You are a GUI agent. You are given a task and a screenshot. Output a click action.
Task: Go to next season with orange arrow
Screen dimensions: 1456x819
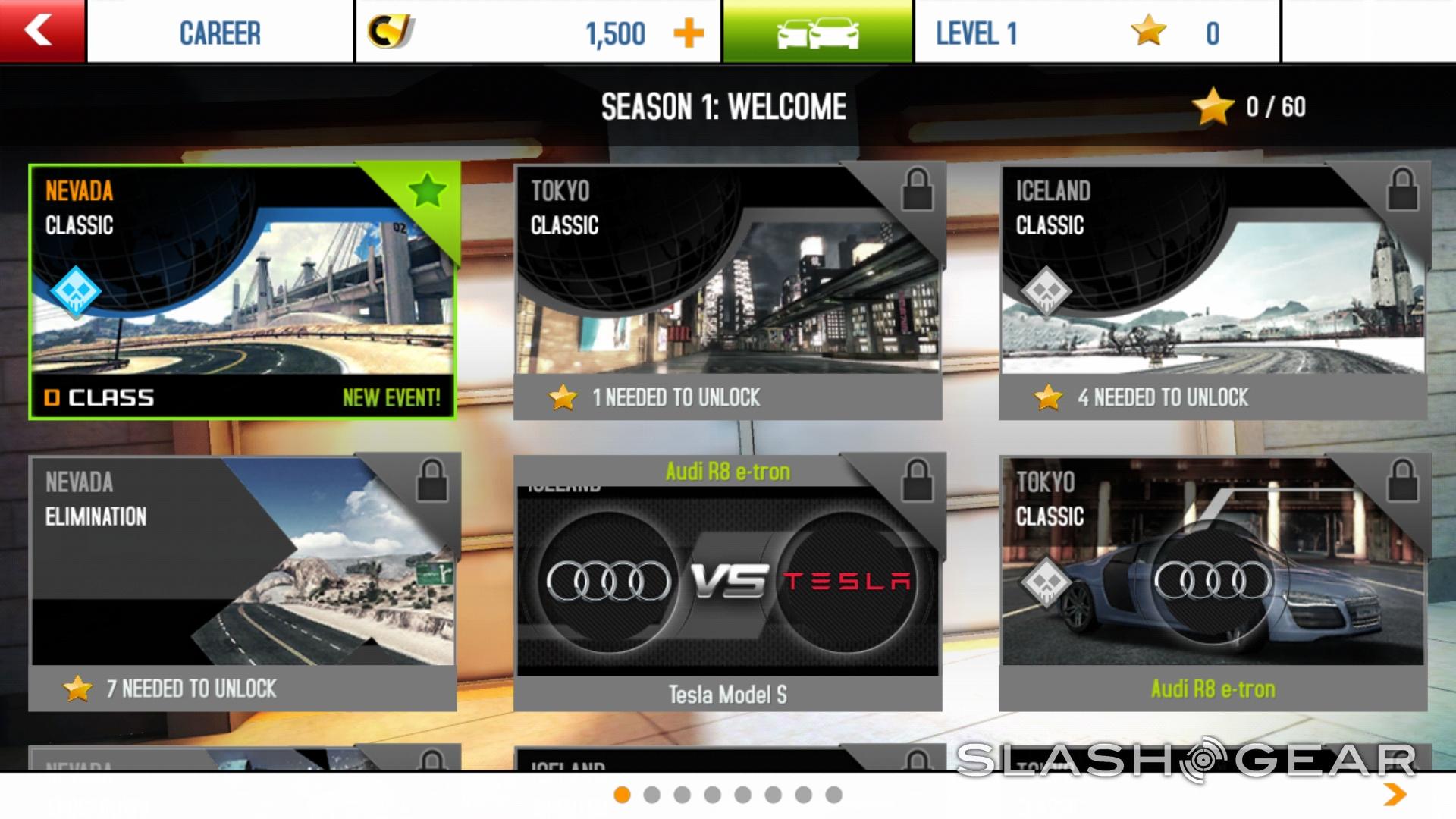tap(1395, 794)
